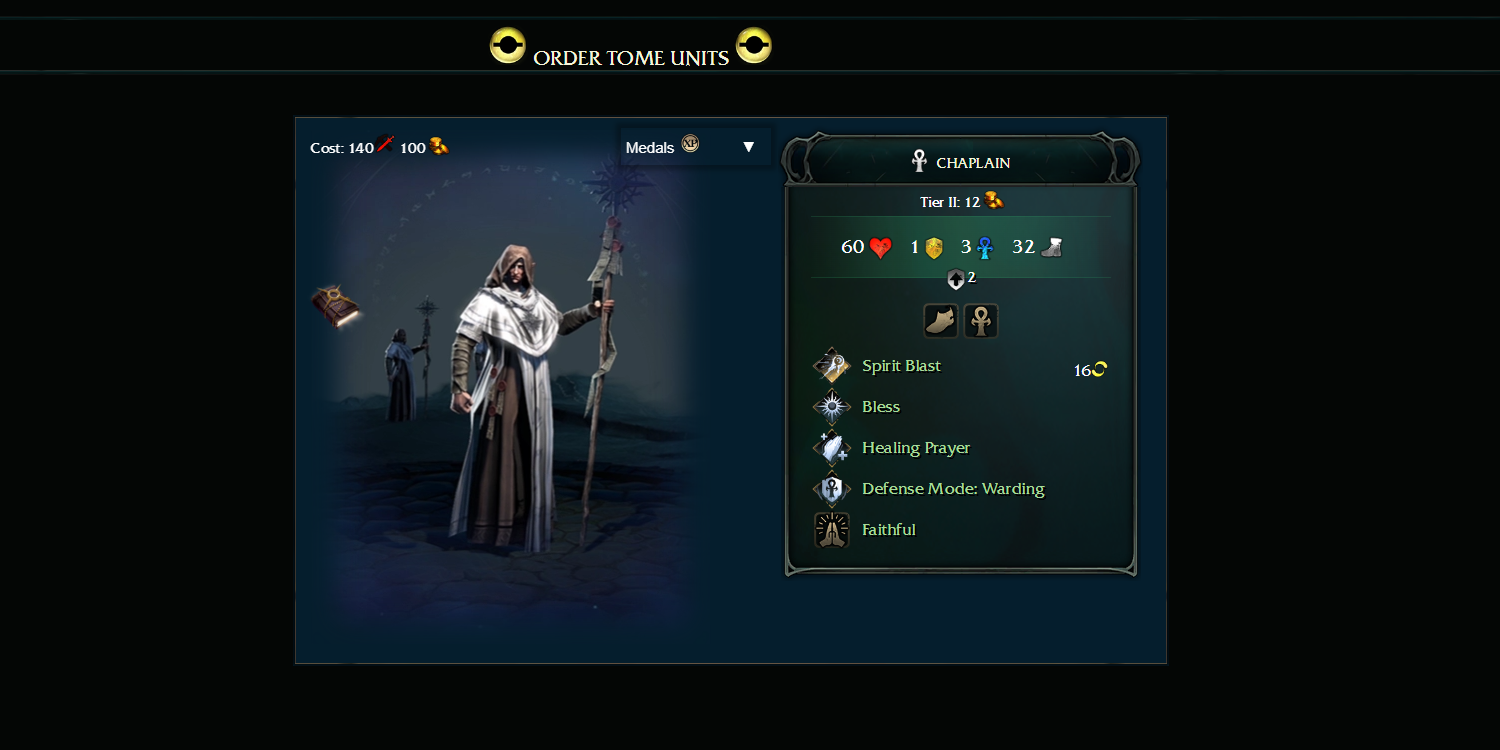Click the rank-up arrow showing 2

pyautogui.click(x=958, y=279)
